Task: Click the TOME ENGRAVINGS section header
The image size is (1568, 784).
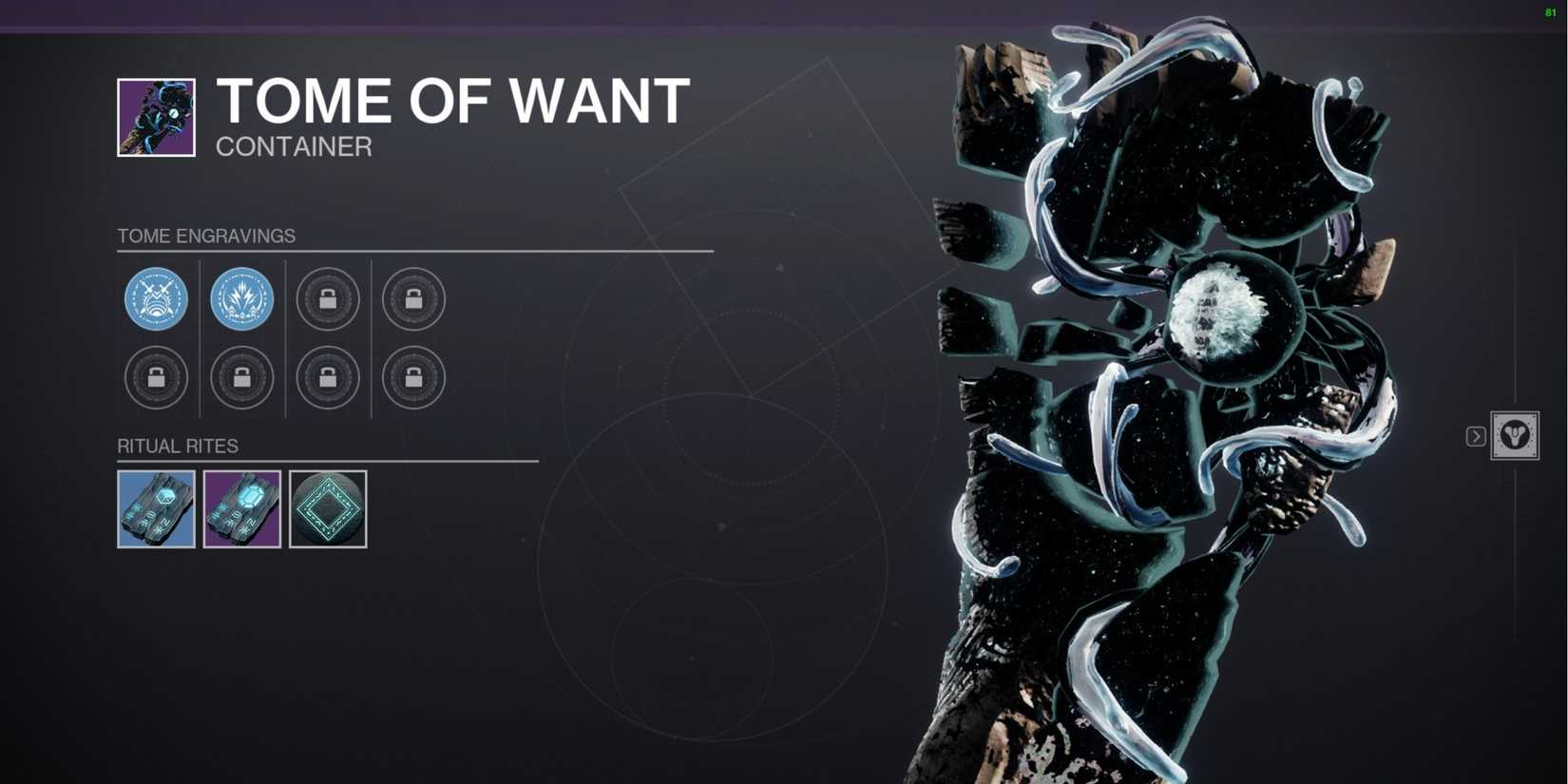Action: coord(205,236)
